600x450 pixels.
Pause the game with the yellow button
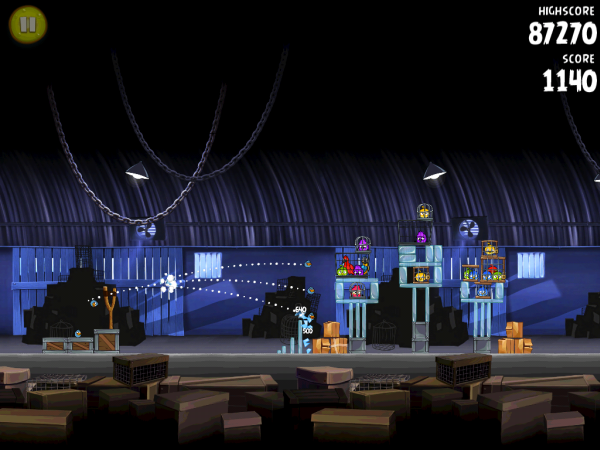pos(27,24)
